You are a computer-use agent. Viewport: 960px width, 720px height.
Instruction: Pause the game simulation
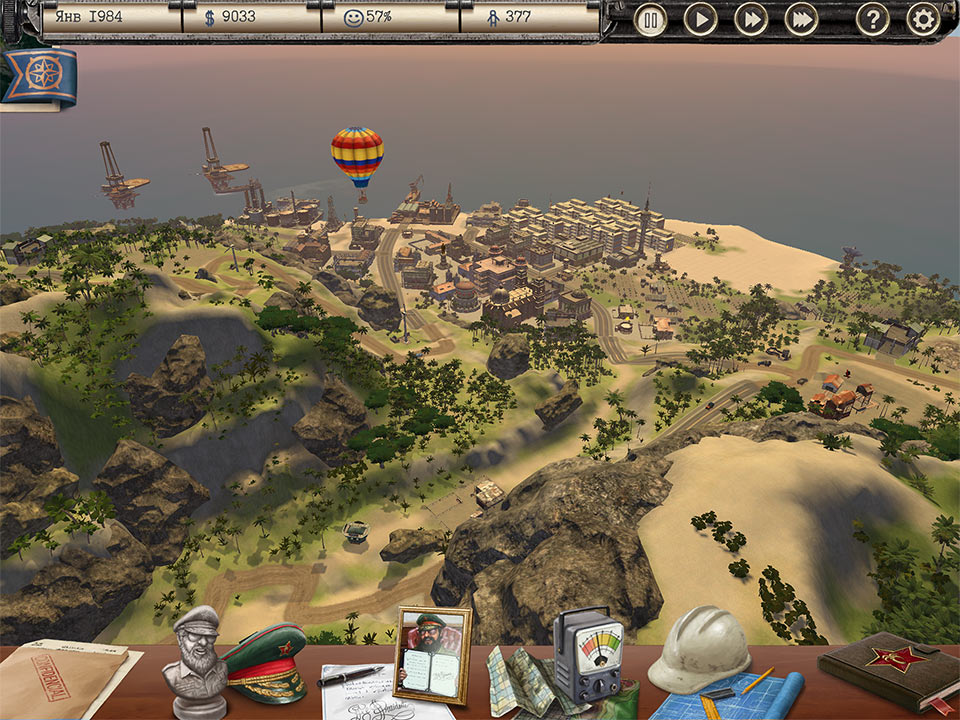651,20
